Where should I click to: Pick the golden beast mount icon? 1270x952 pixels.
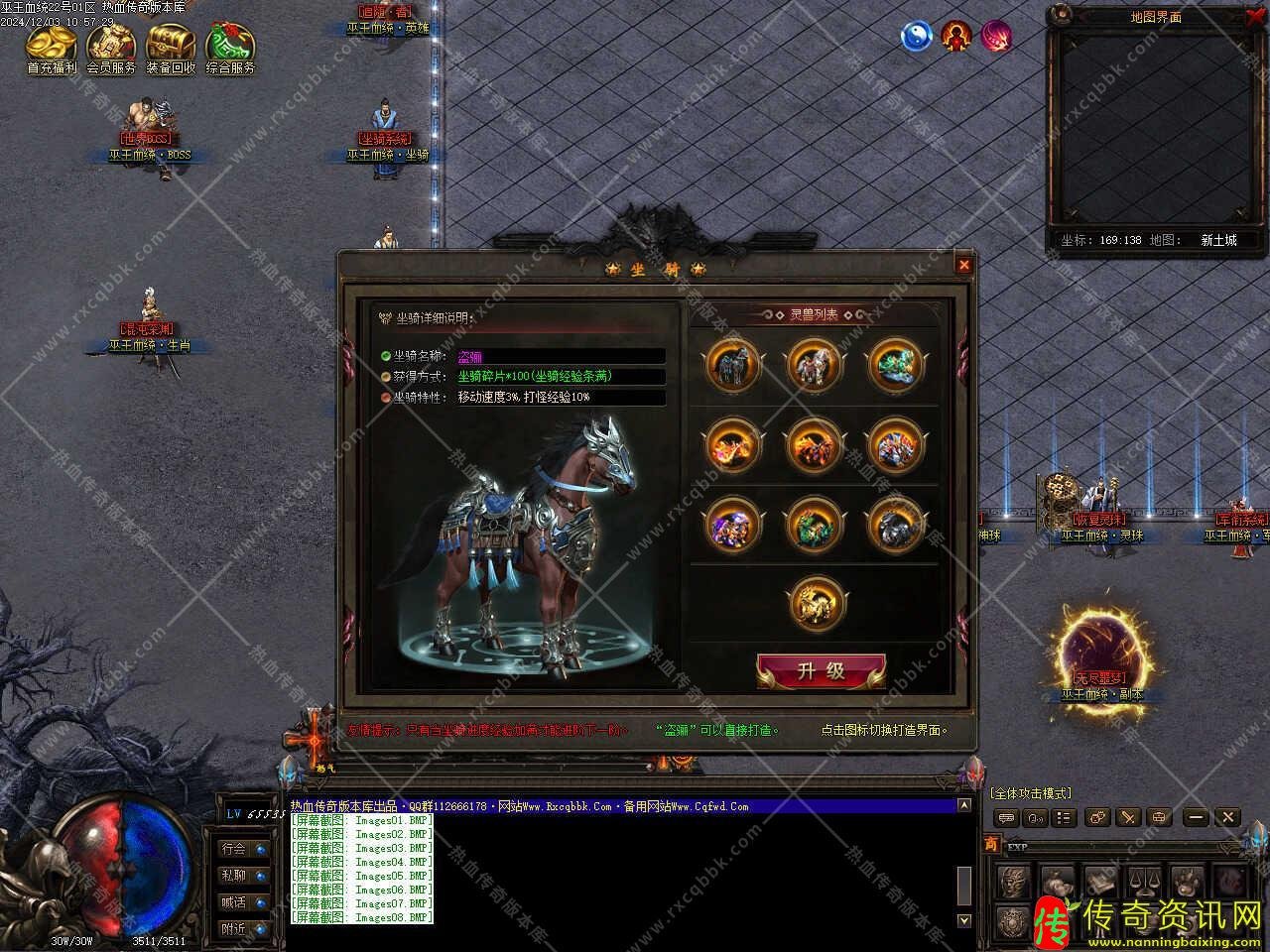click(x=815, y=604)
